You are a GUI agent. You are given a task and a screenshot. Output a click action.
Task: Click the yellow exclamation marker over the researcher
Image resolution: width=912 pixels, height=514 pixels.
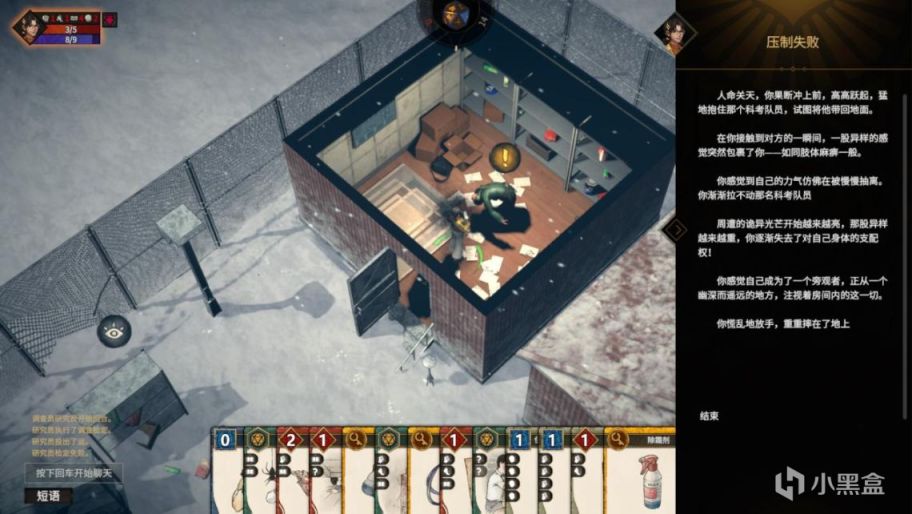pyautogui.click(x=506, y=156)
